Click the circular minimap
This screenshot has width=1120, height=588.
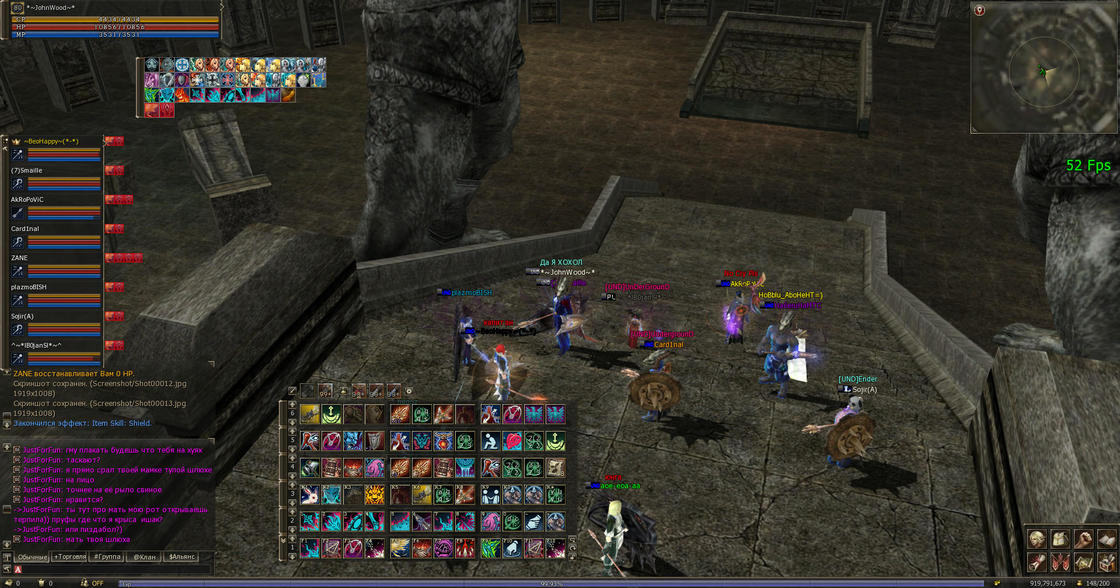click(1043, 70)
